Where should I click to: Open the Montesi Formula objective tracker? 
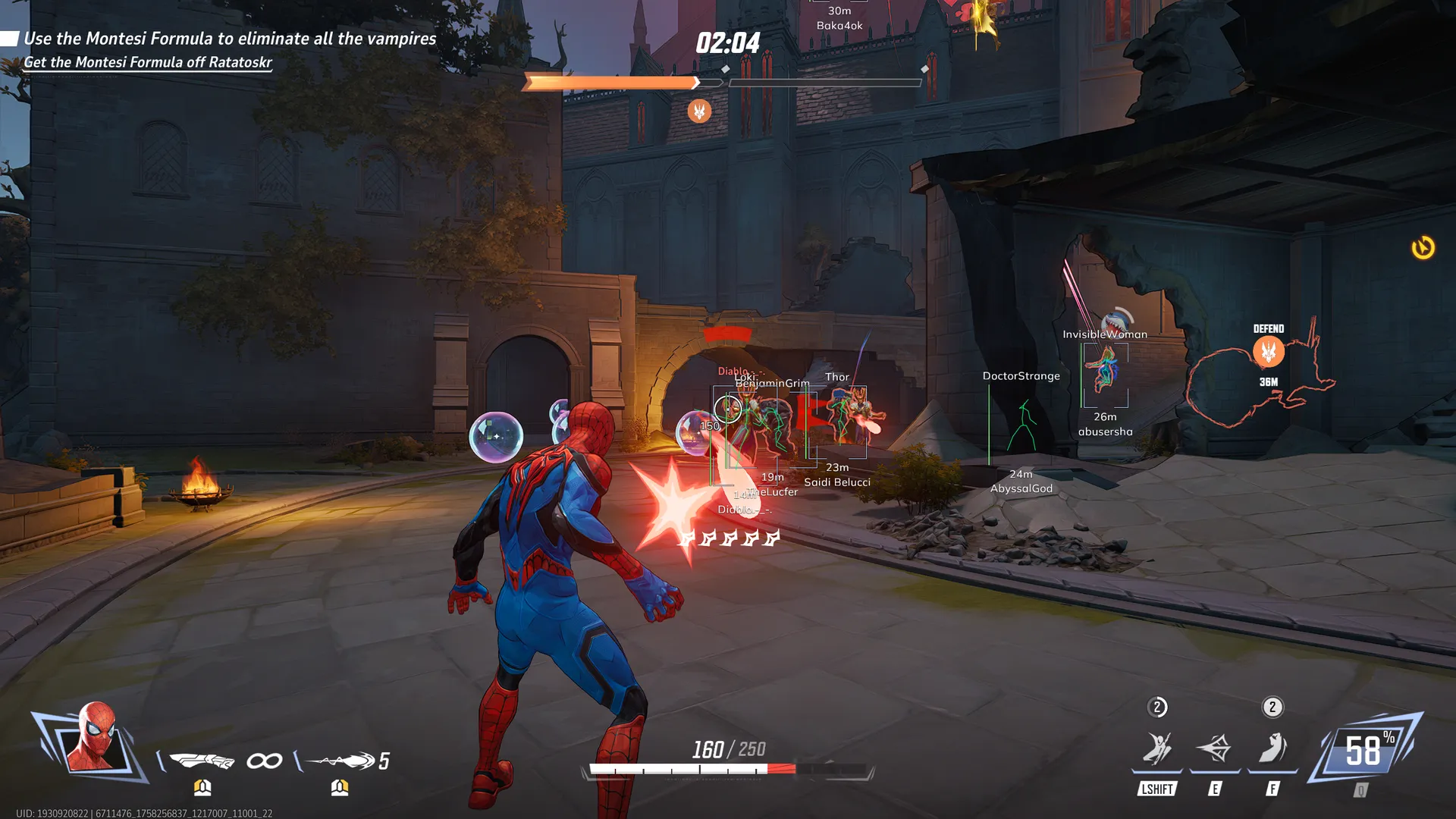tap(230, 39)
